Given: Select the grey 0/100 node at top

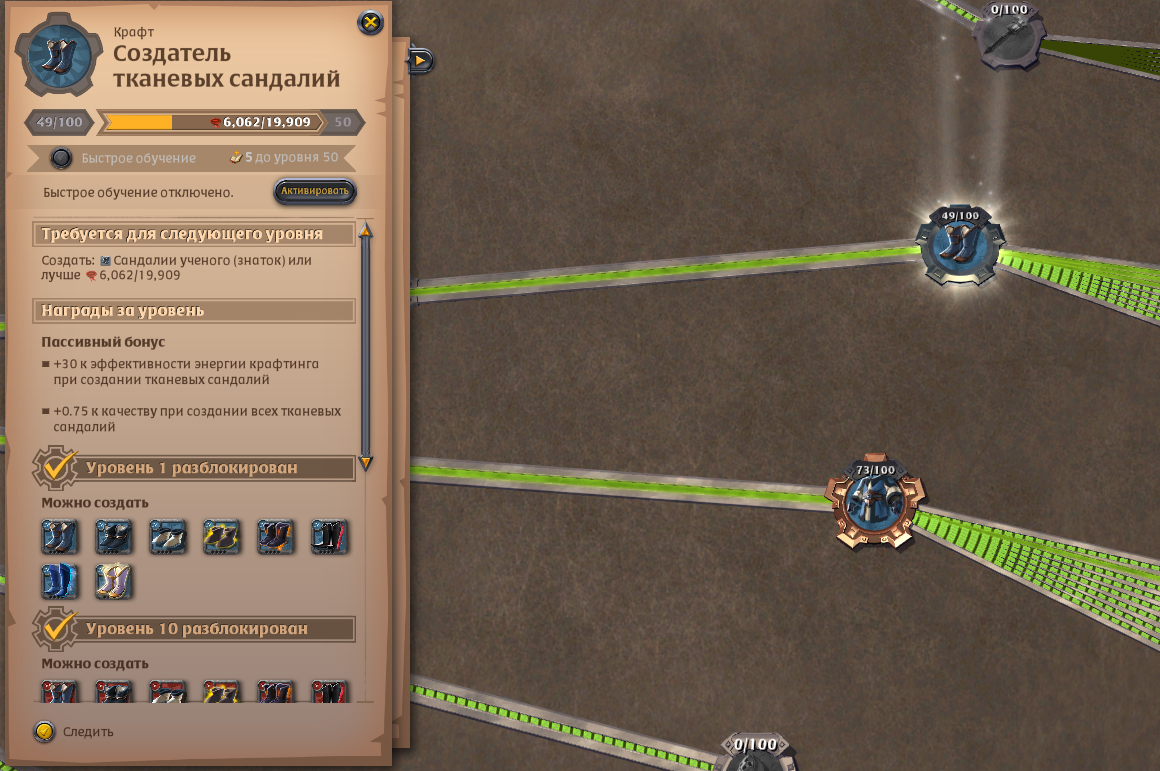Looking at the screenshot, I should click(1008, 36).
